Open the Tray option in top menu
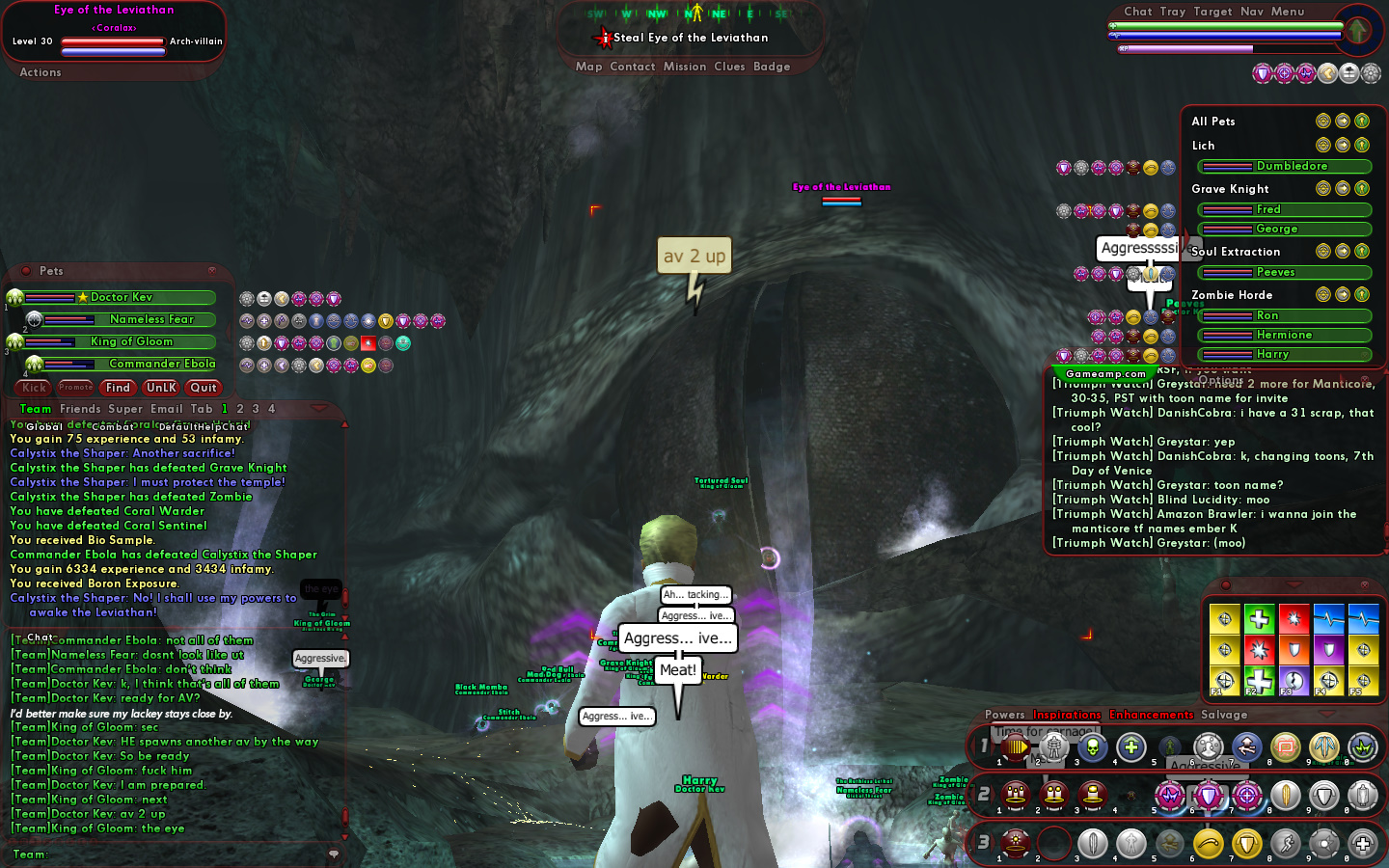 (1173, 12)
